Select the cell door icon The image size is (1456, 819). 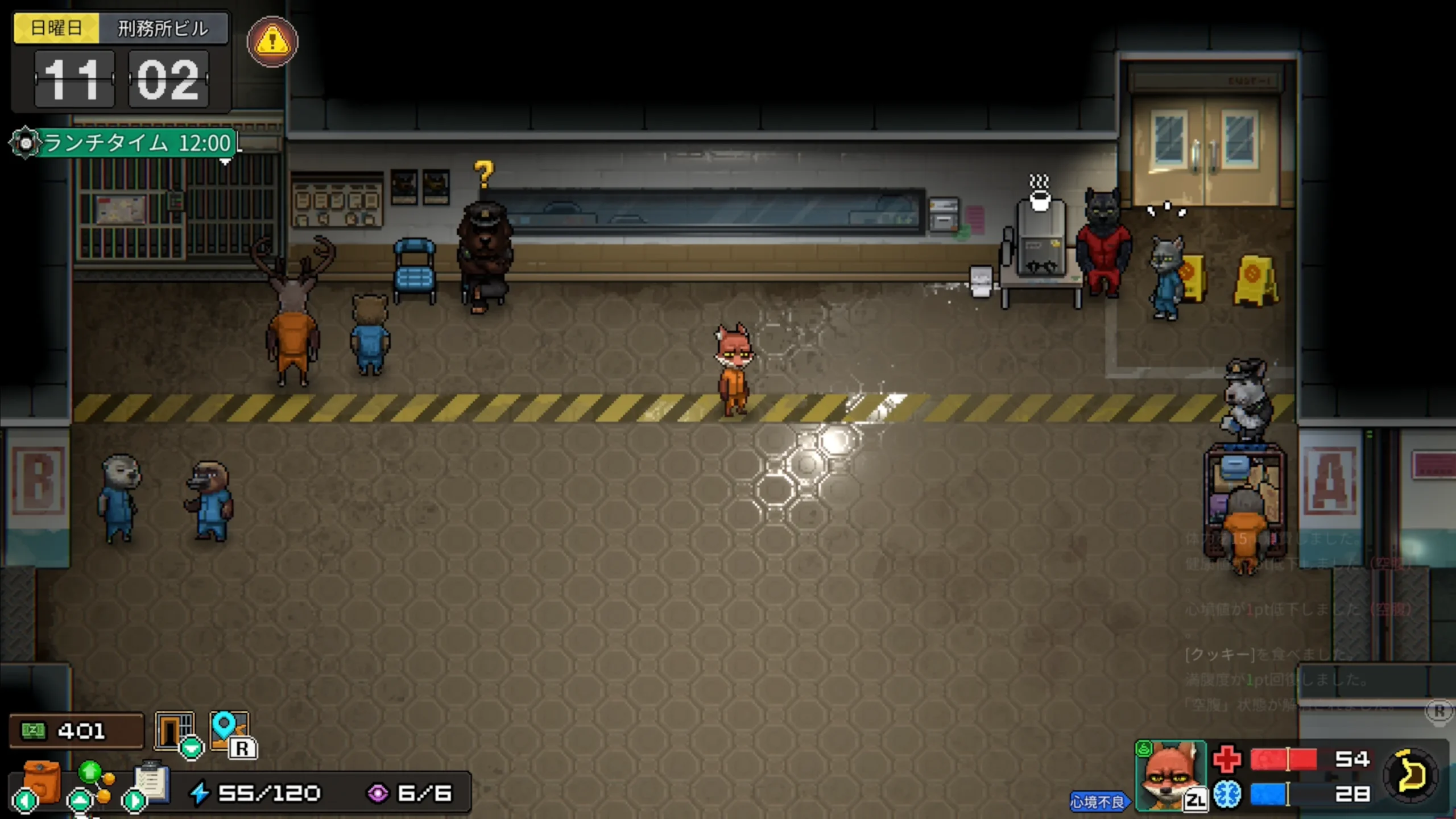click(x=174, y=731)
